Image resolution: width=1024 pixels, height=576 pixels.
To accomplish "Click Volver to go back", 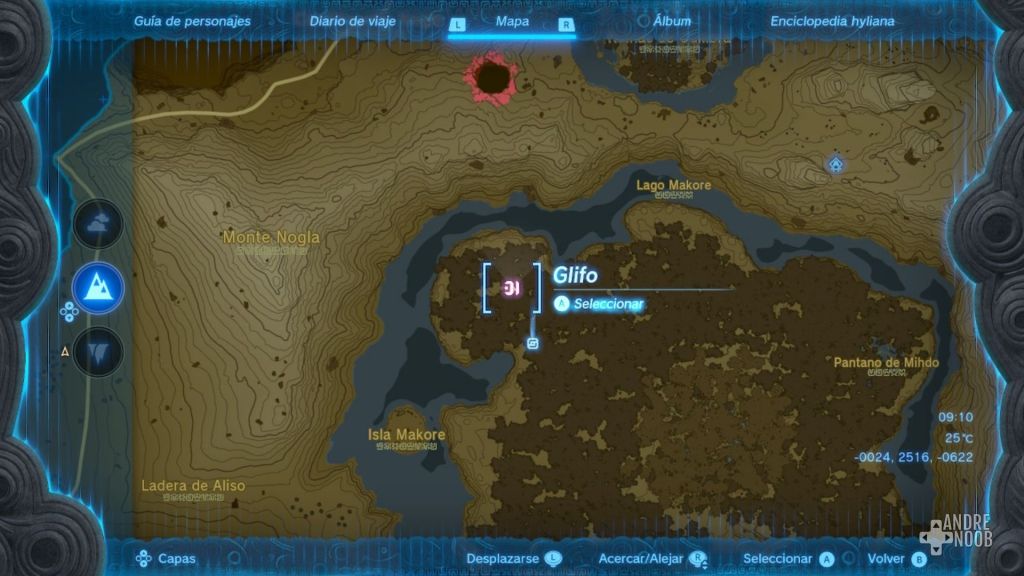I will pyautogui.click(x=896, y=559).
